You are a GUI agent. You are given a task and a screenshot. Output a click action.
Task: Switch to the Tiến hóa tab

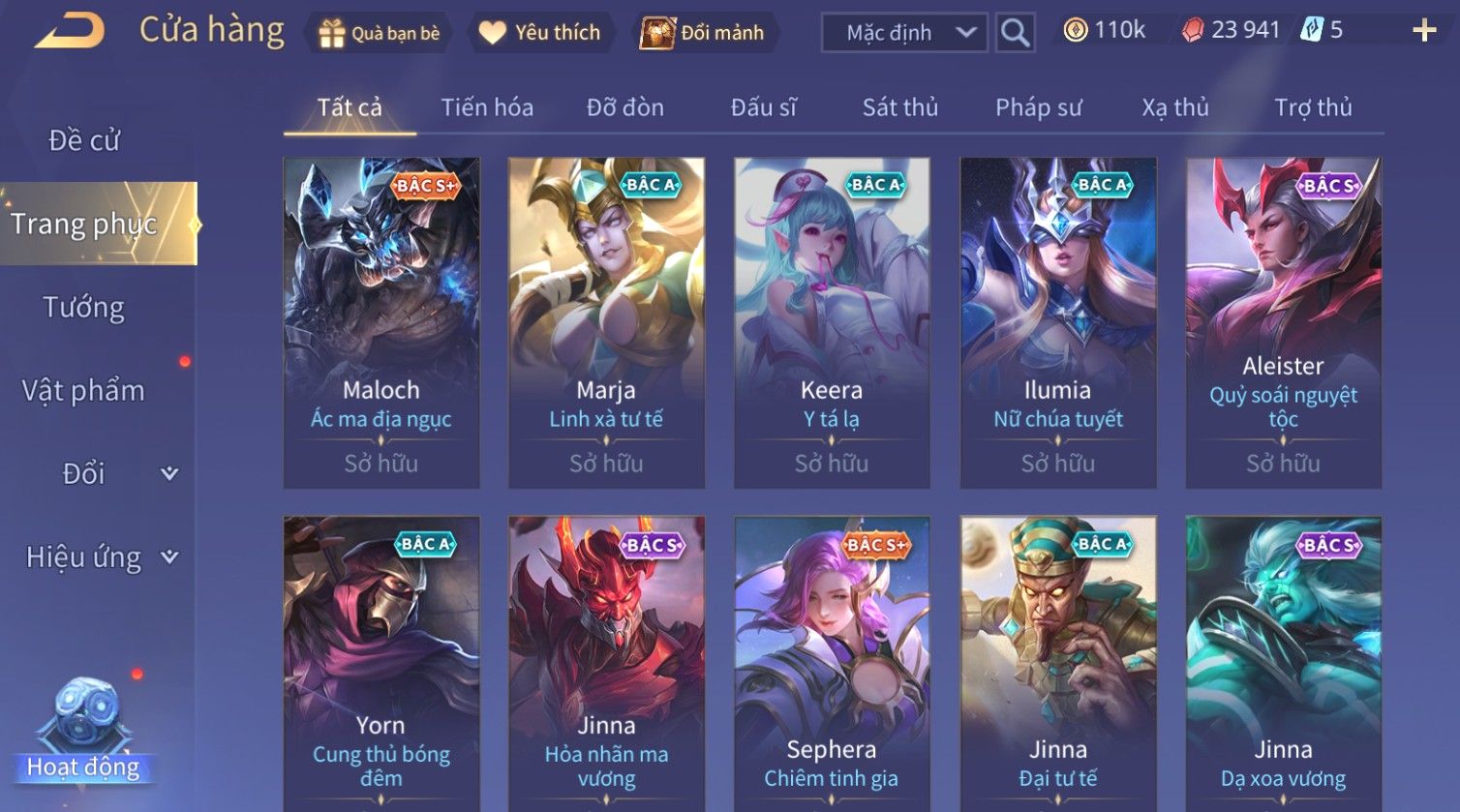(487, 107)
